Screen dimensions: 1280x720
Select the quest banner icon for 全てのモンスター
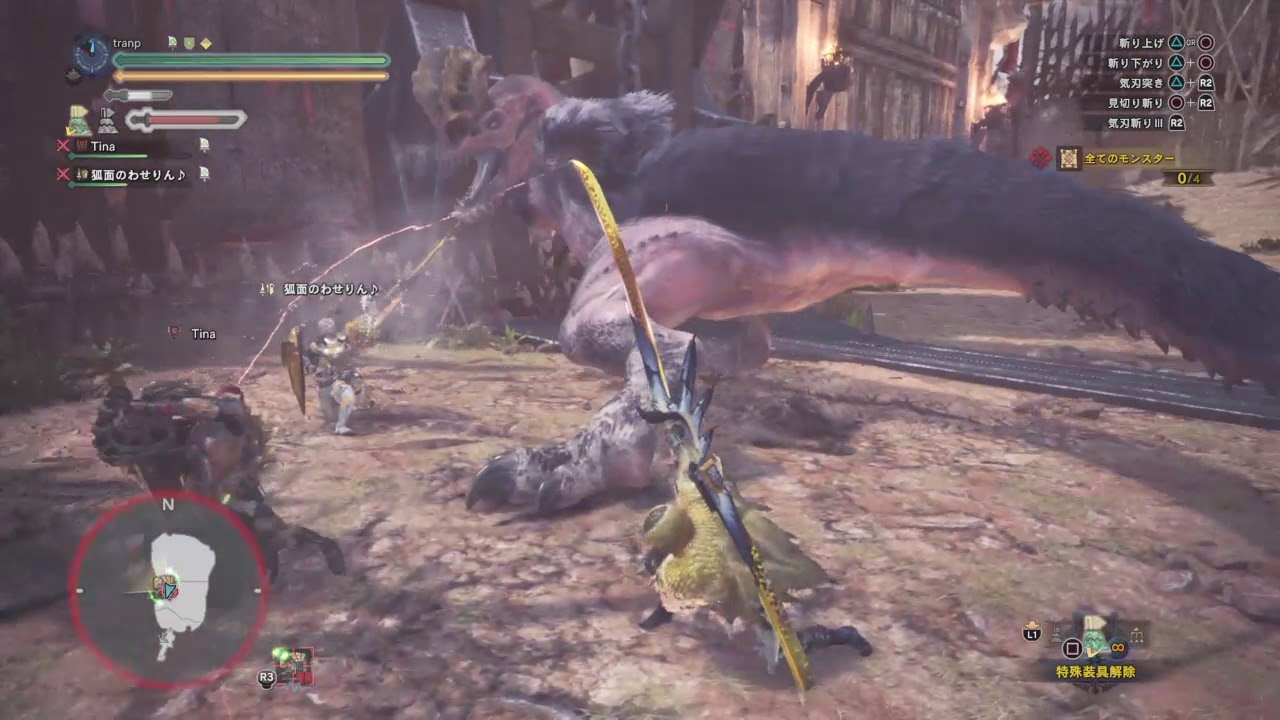coord(1069,158)
